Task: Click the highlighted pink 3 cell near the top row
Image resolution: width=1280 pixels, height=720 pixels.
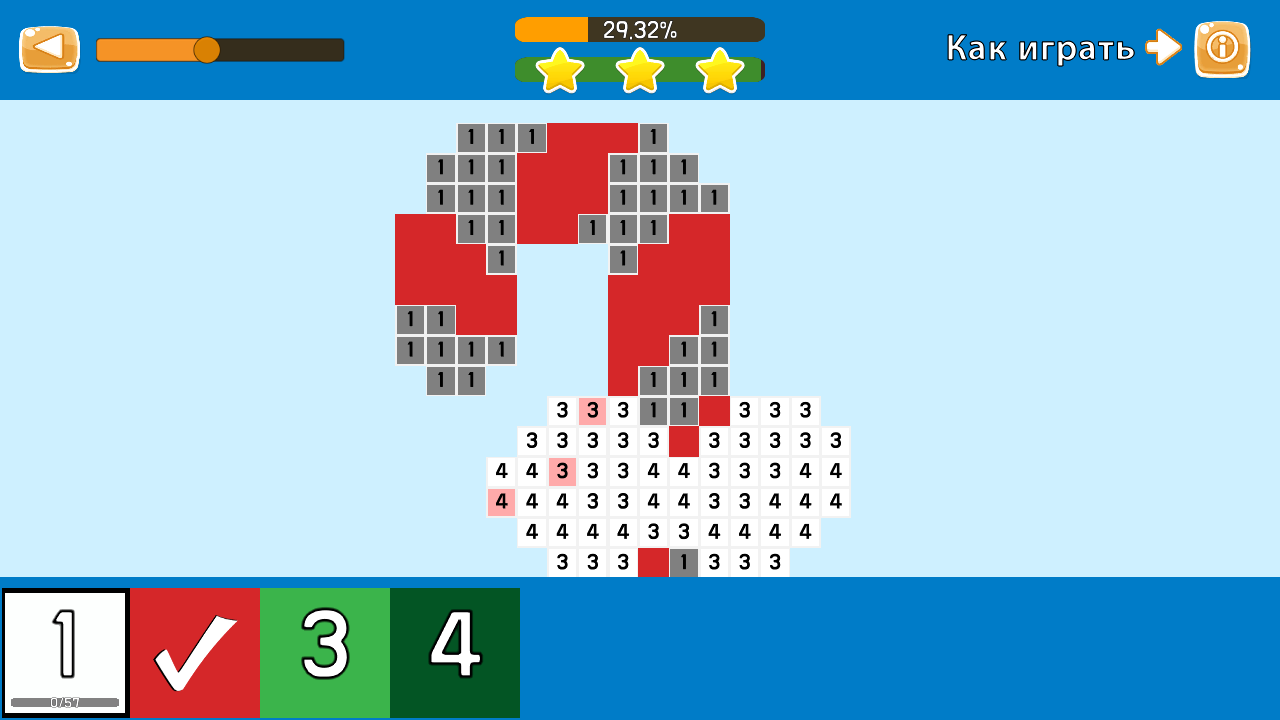Action: (x=592, y=411)
